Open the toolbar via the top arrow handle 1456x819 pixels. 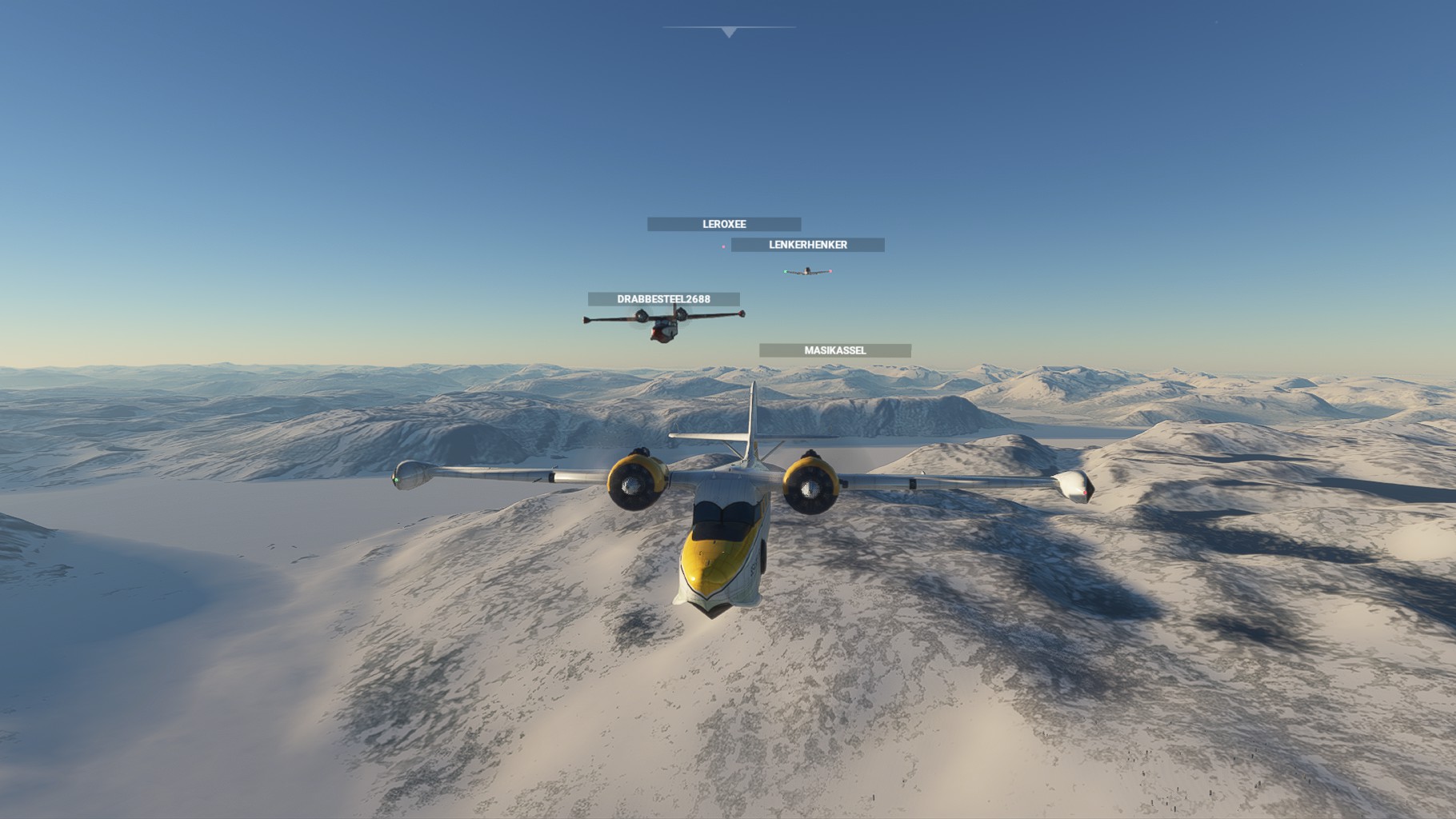point(728,32)
